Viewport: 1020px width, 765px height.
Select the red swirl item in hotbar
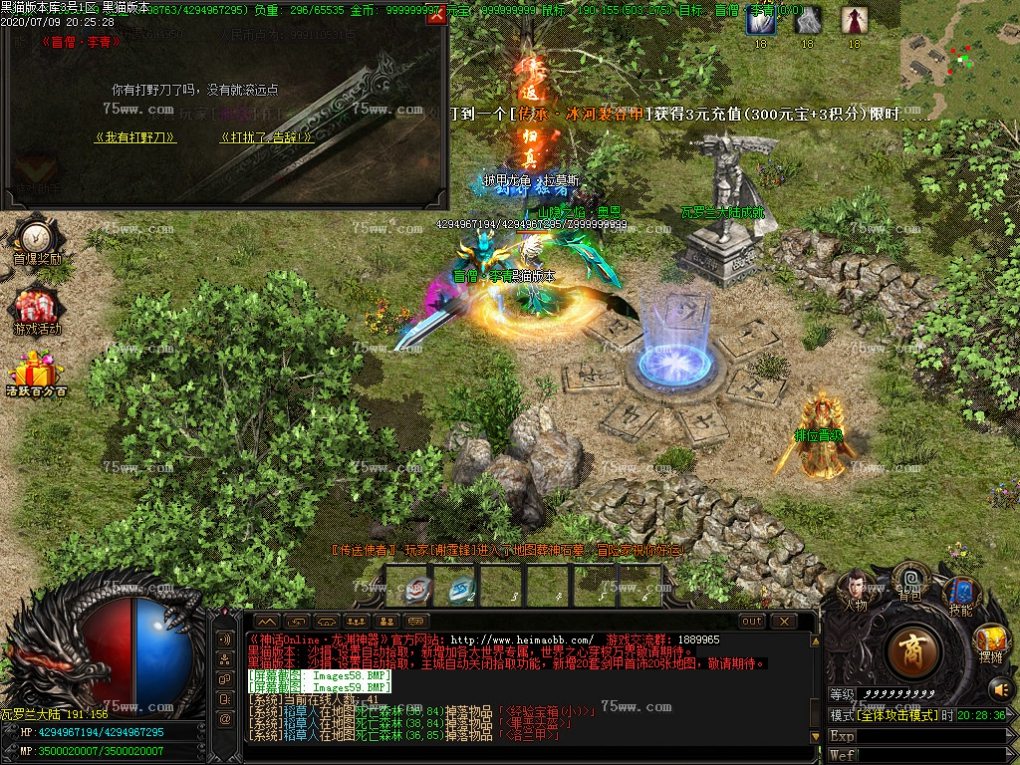[x=419, y=589]
